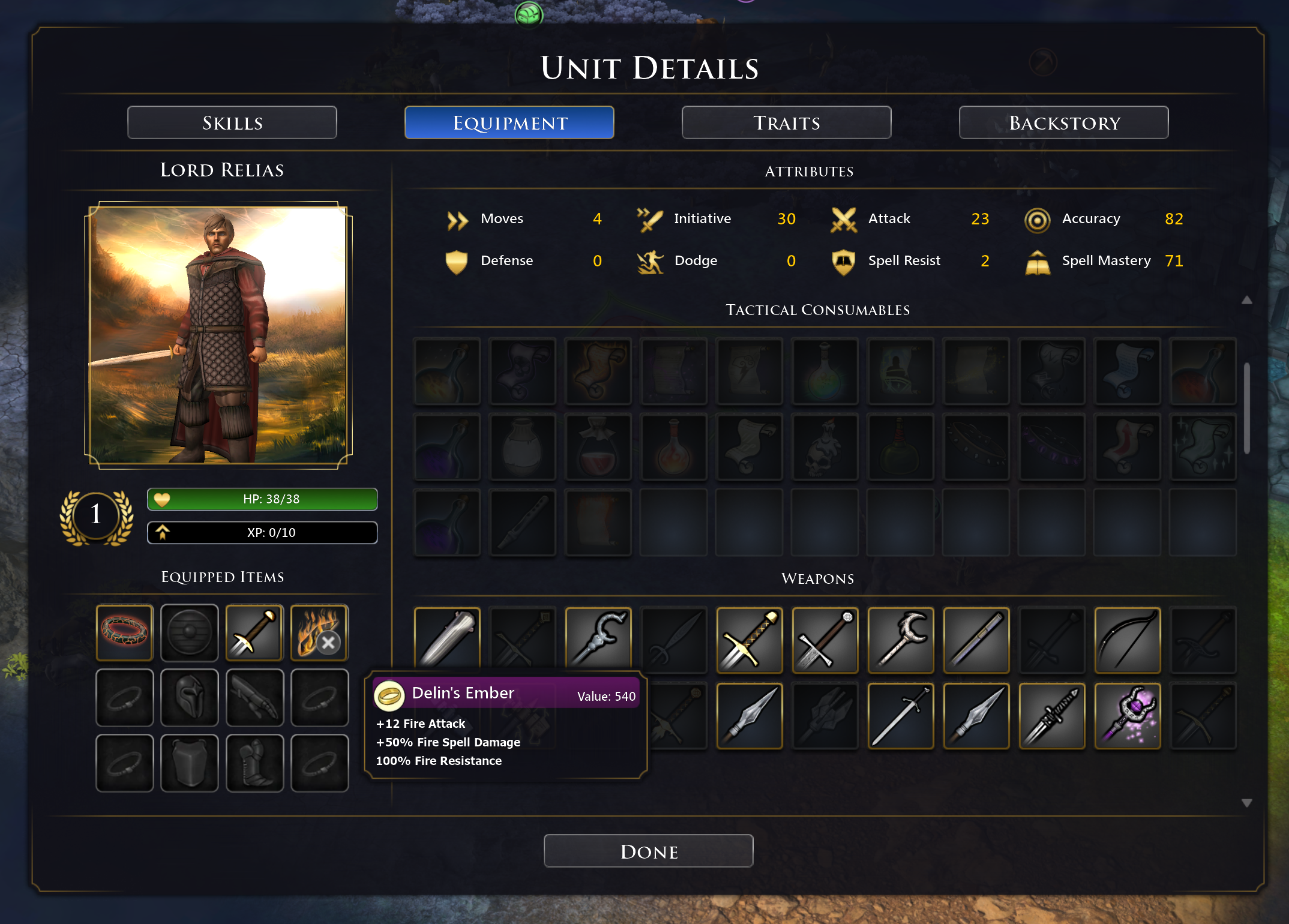
Task: Show the Backstory tab
Action: pyautogui.click(x=1064, y=123)
